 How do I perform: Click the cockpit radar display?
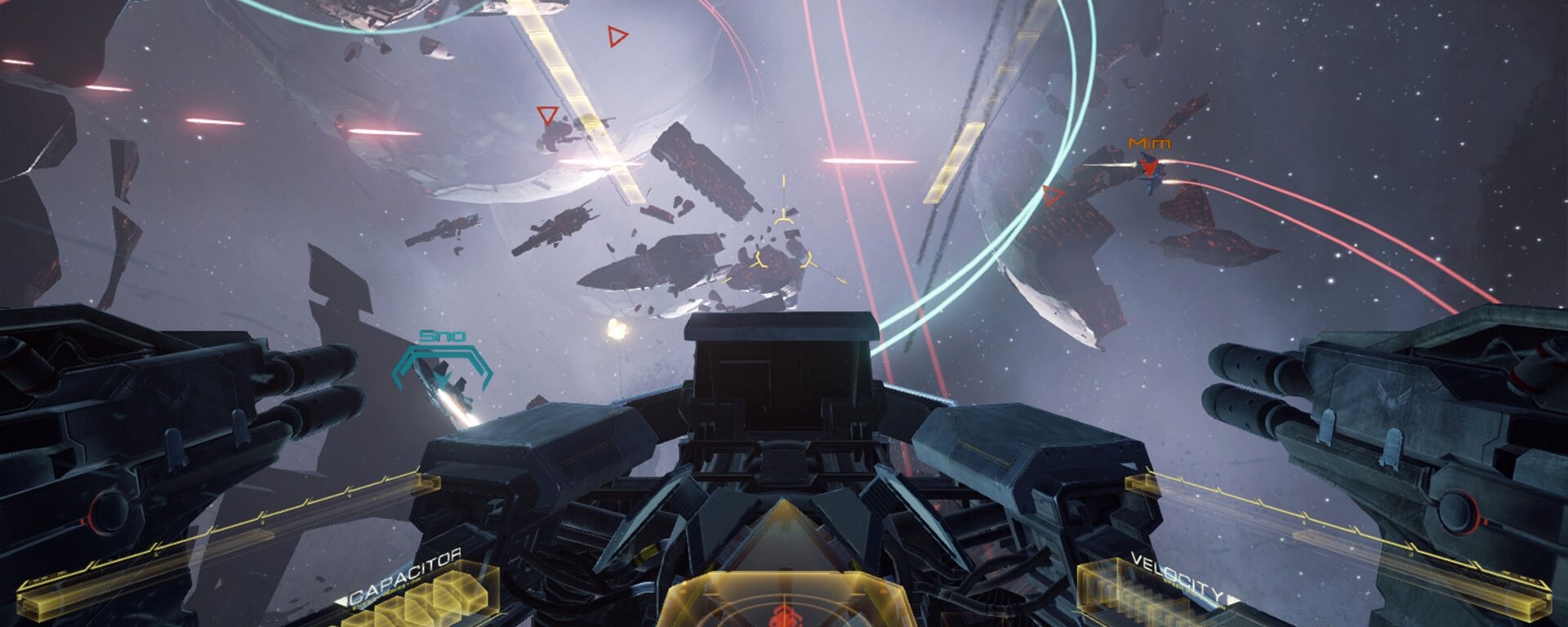coord(782,600)
